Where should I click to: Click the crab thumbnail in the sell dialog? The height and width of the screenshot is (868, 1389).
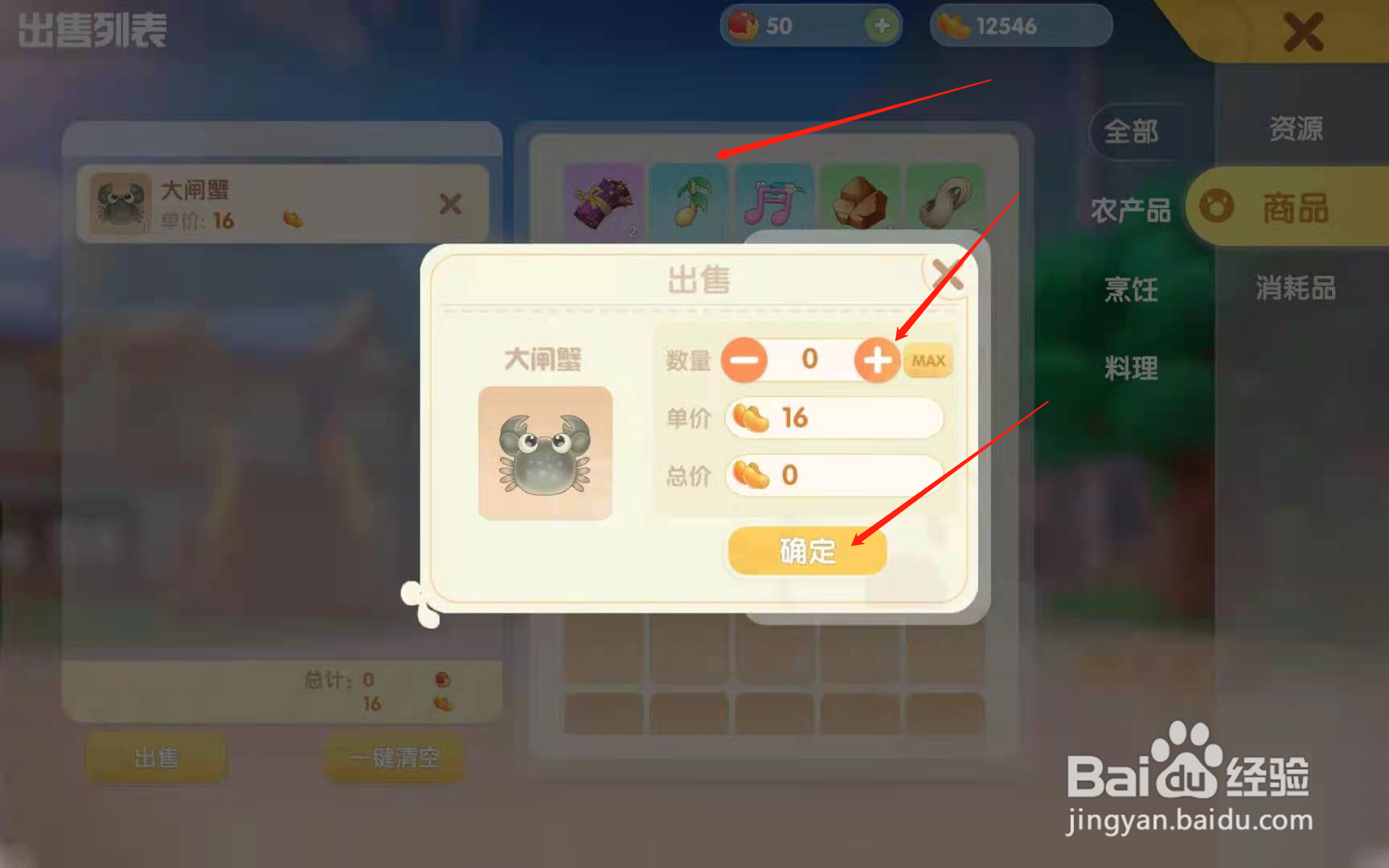click(545, 452)
